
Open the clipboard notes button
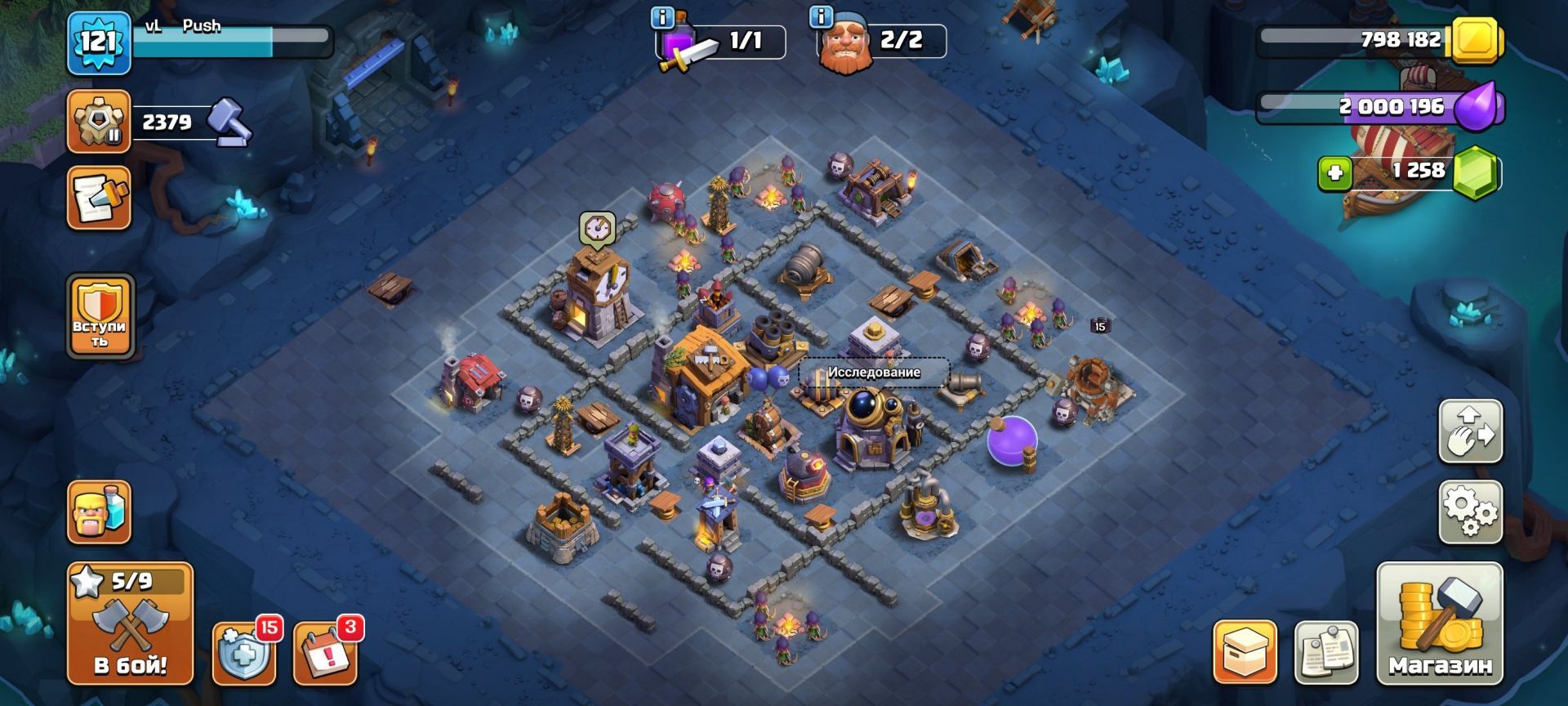click(1326, 652)
